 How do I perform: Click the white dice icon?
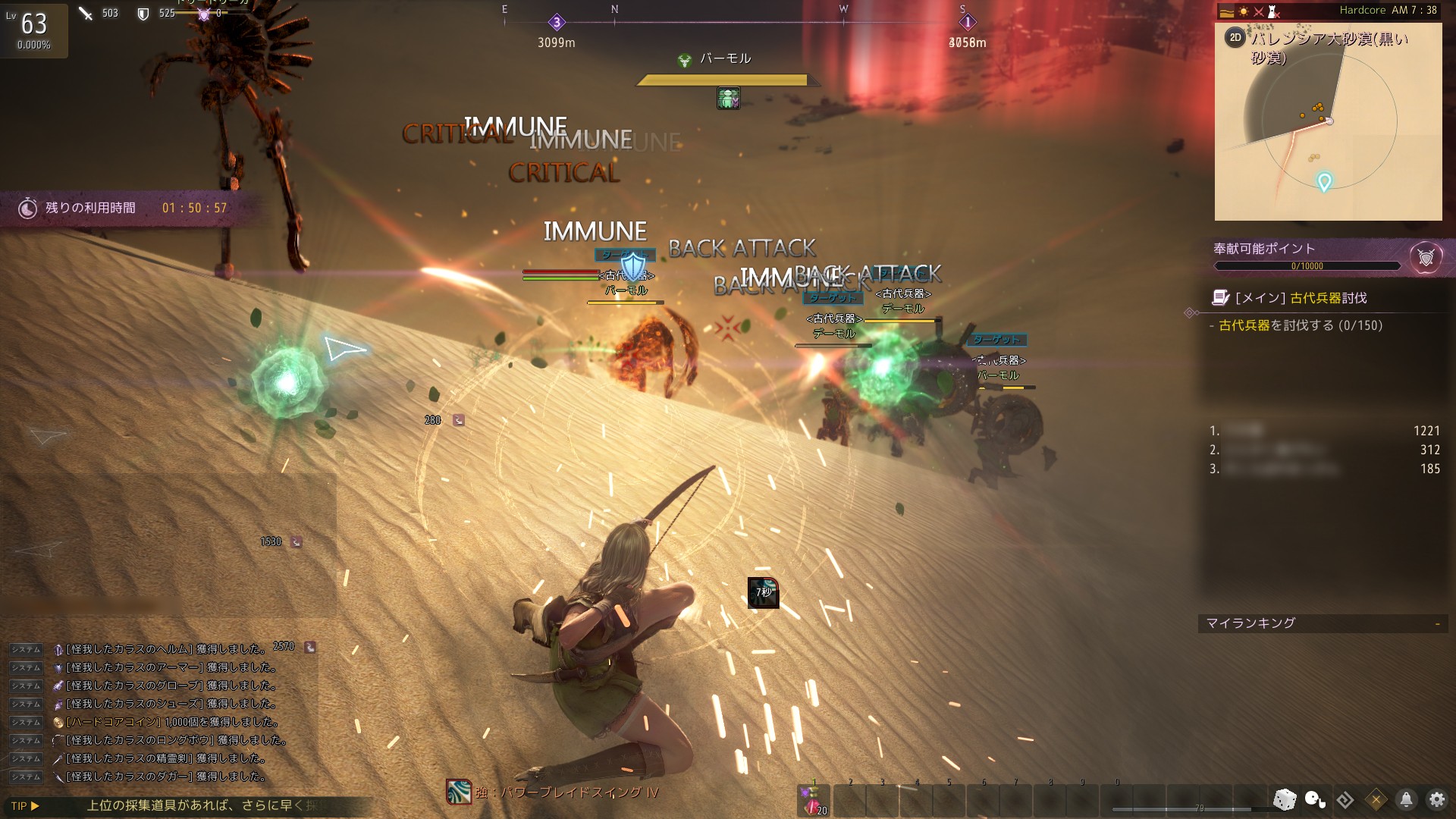click(1285, 799)
